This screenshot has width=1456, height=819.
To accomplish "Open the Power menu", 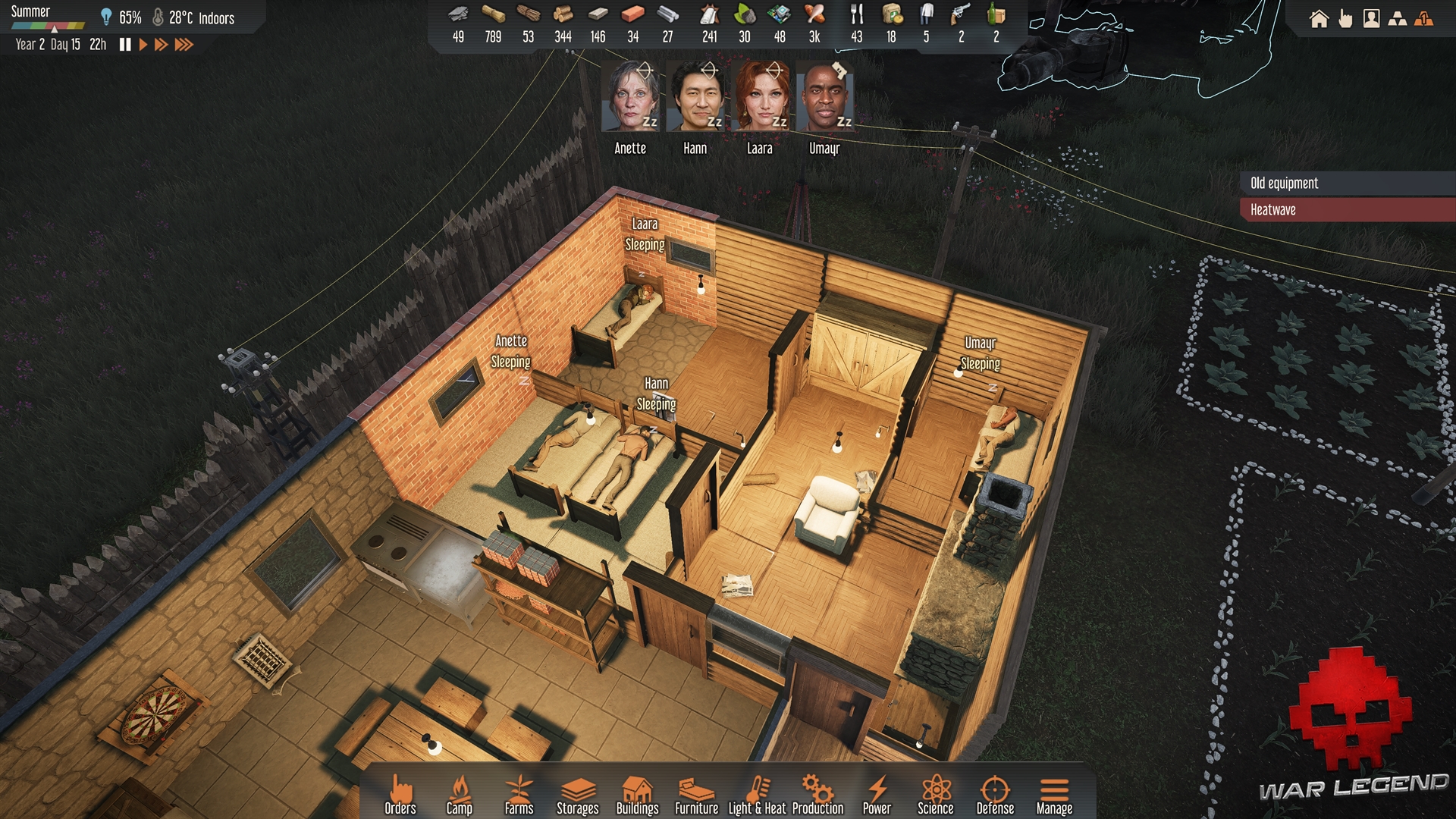I will pos(877,795).
